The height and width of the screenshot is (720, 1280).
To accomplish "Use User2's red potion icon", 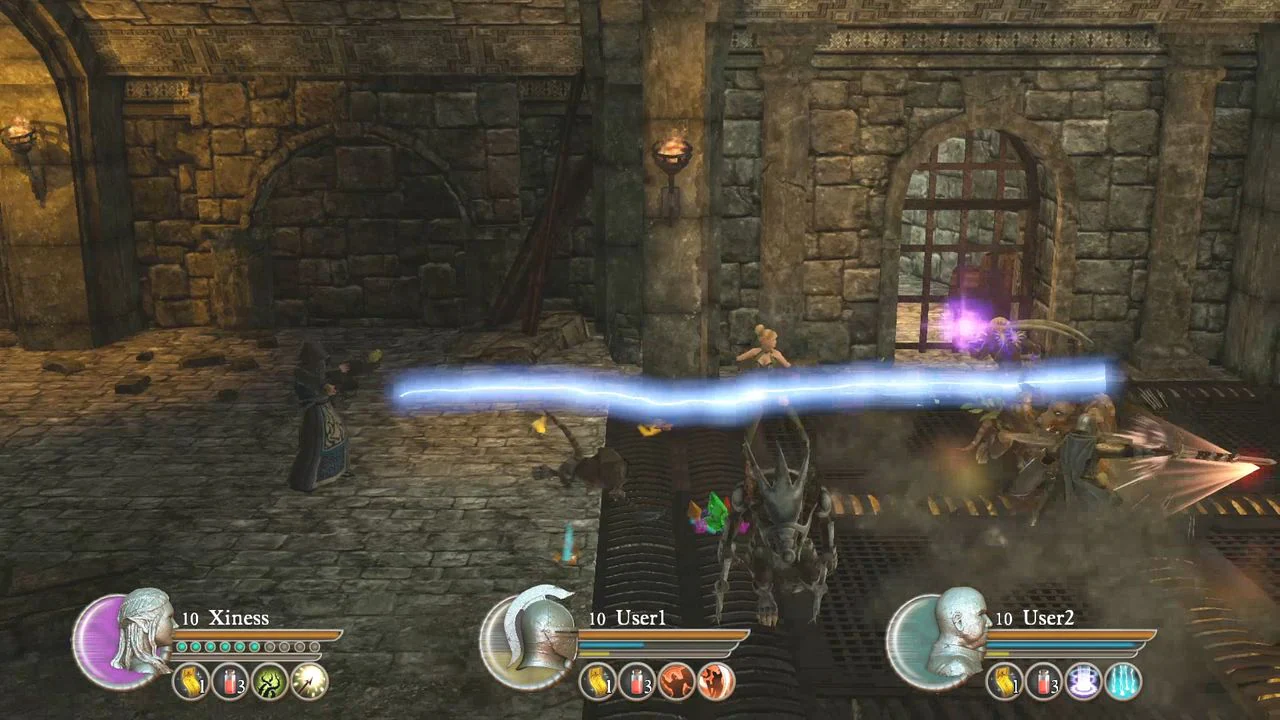I will [x=1042, y=680].
